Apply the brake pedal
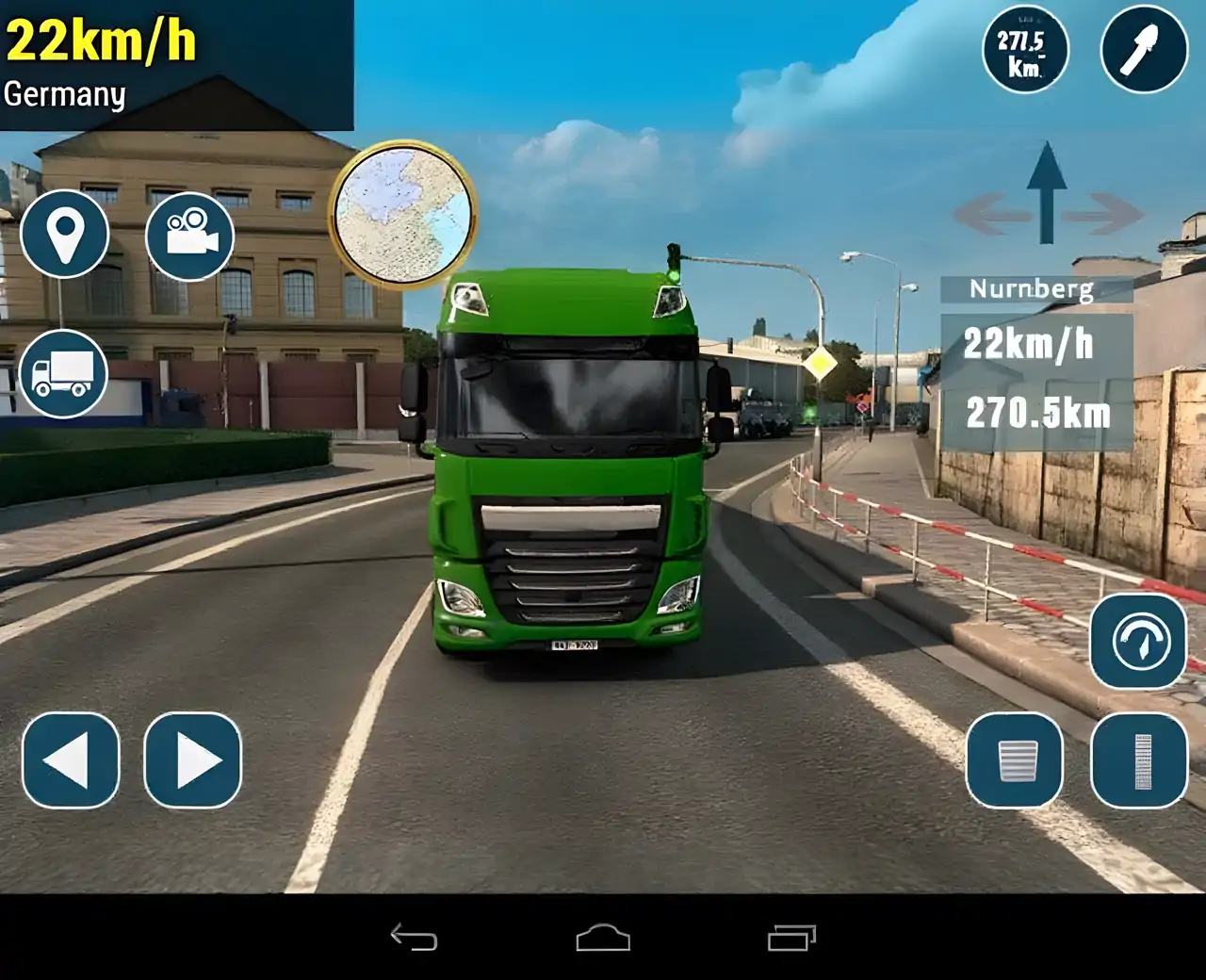 click(1016, 760)
